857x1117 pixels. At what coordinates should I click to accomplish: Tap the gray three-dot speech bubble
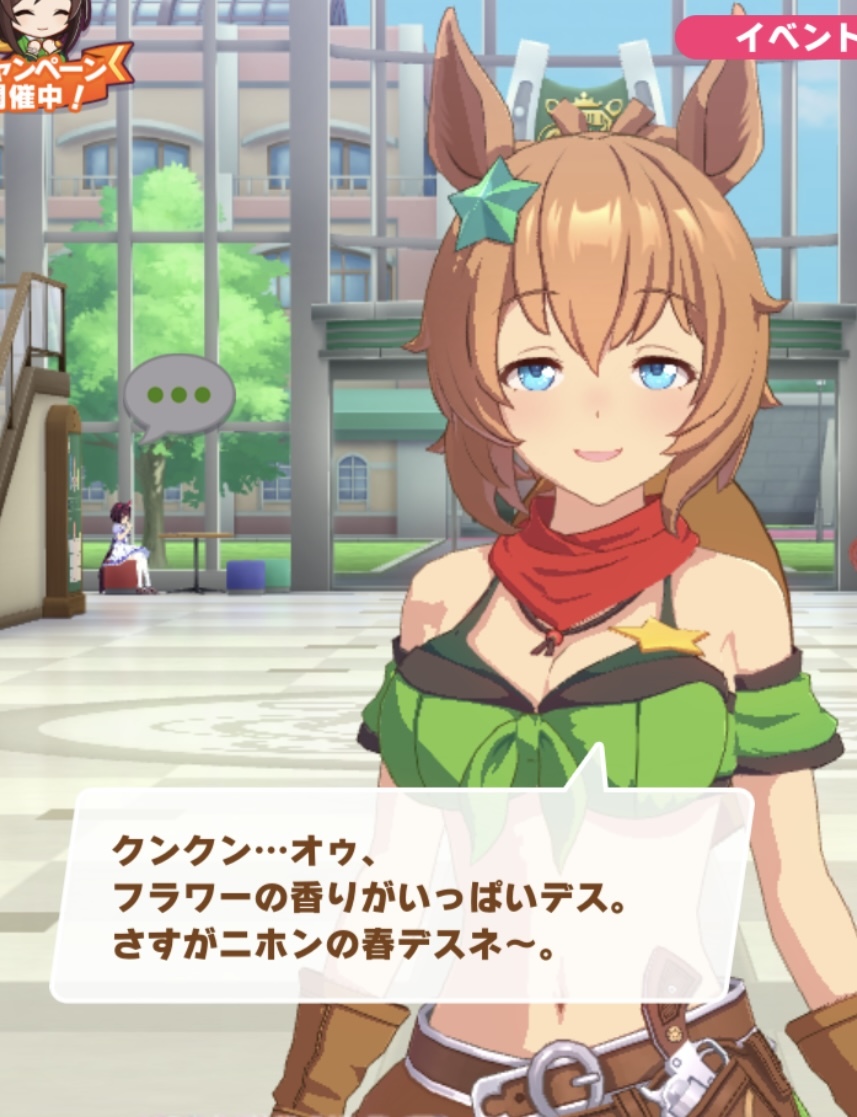178,394
